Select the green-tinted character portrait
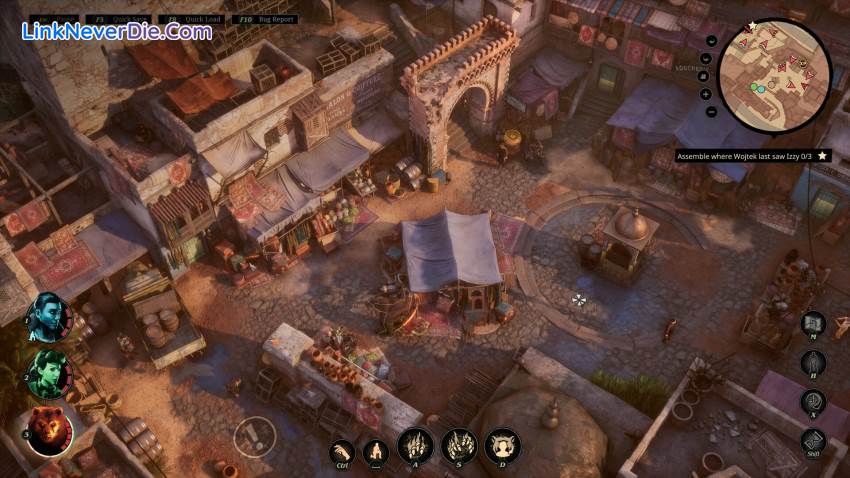 50,372
